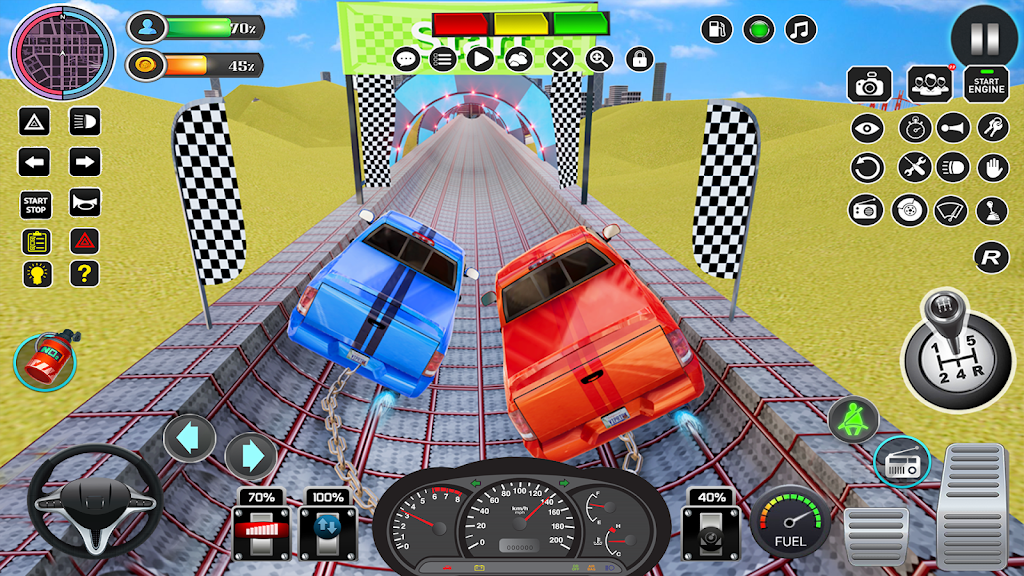The height and width of the screenshot is (576, 1024).
Task: Open the camera view button
Action: (869, 85)
